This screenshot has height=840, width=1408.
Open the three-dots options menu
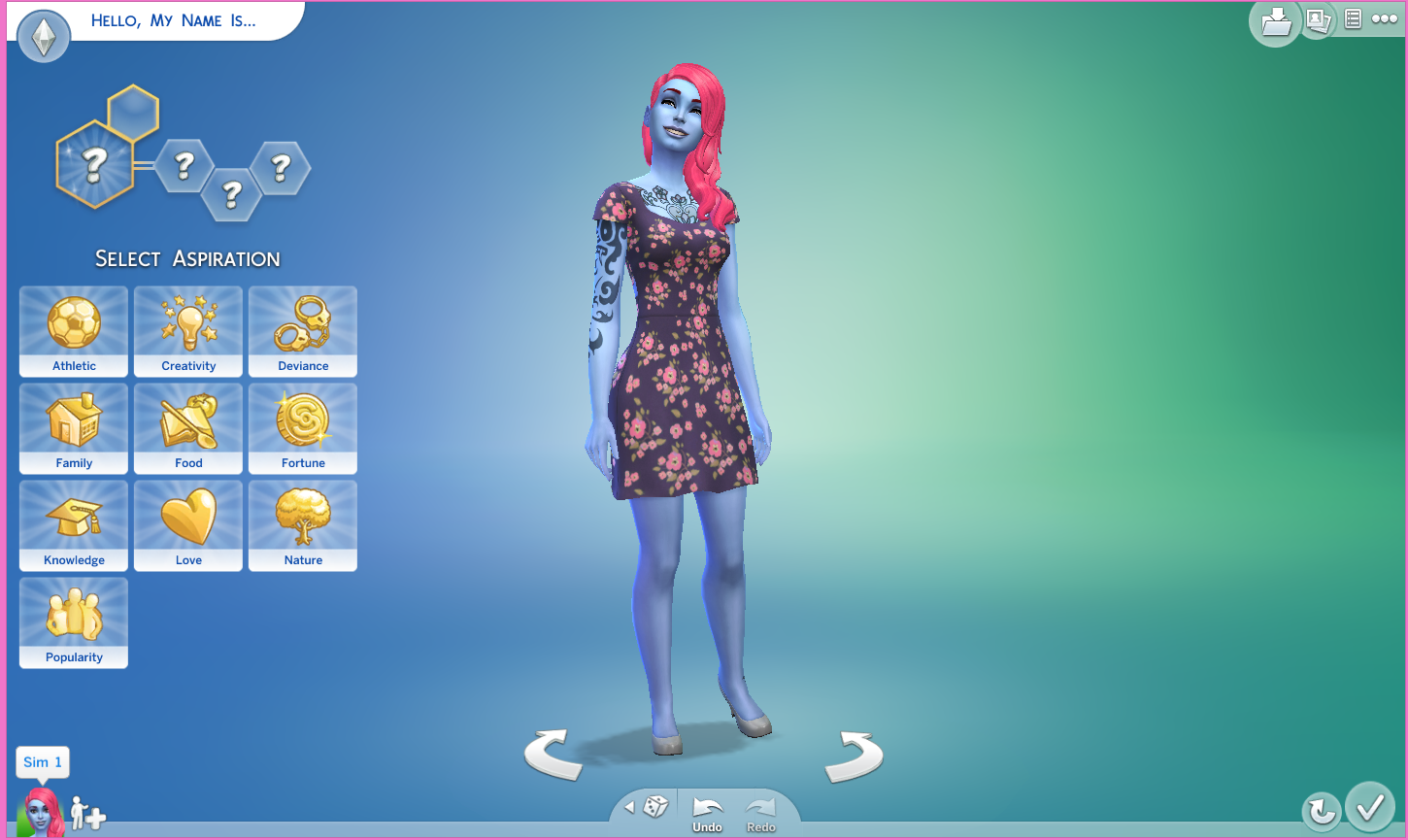(1386, 18)
